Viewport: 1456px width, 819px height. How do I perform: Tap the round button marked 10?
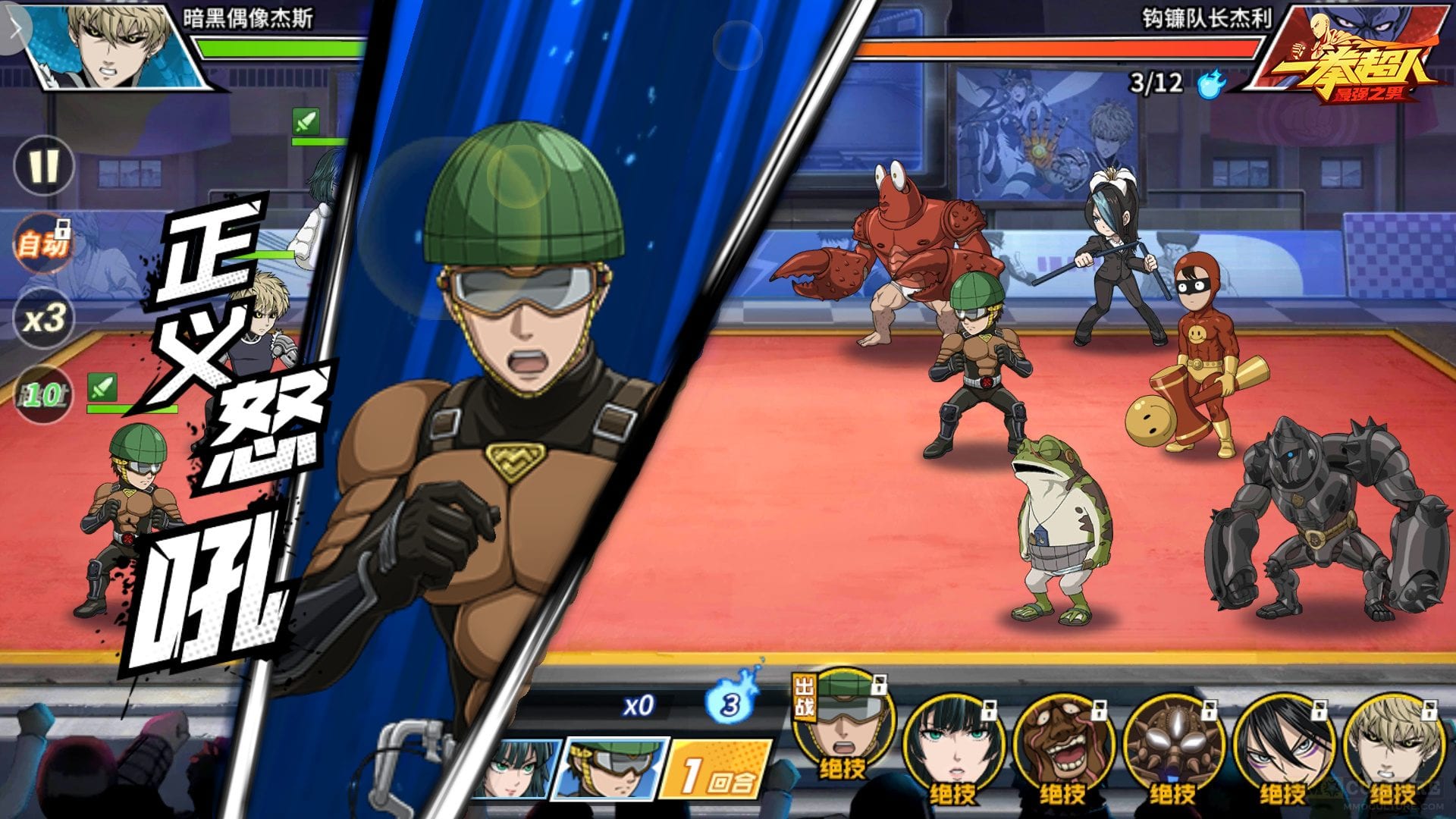pyautogui.click(x=44, y=394)
